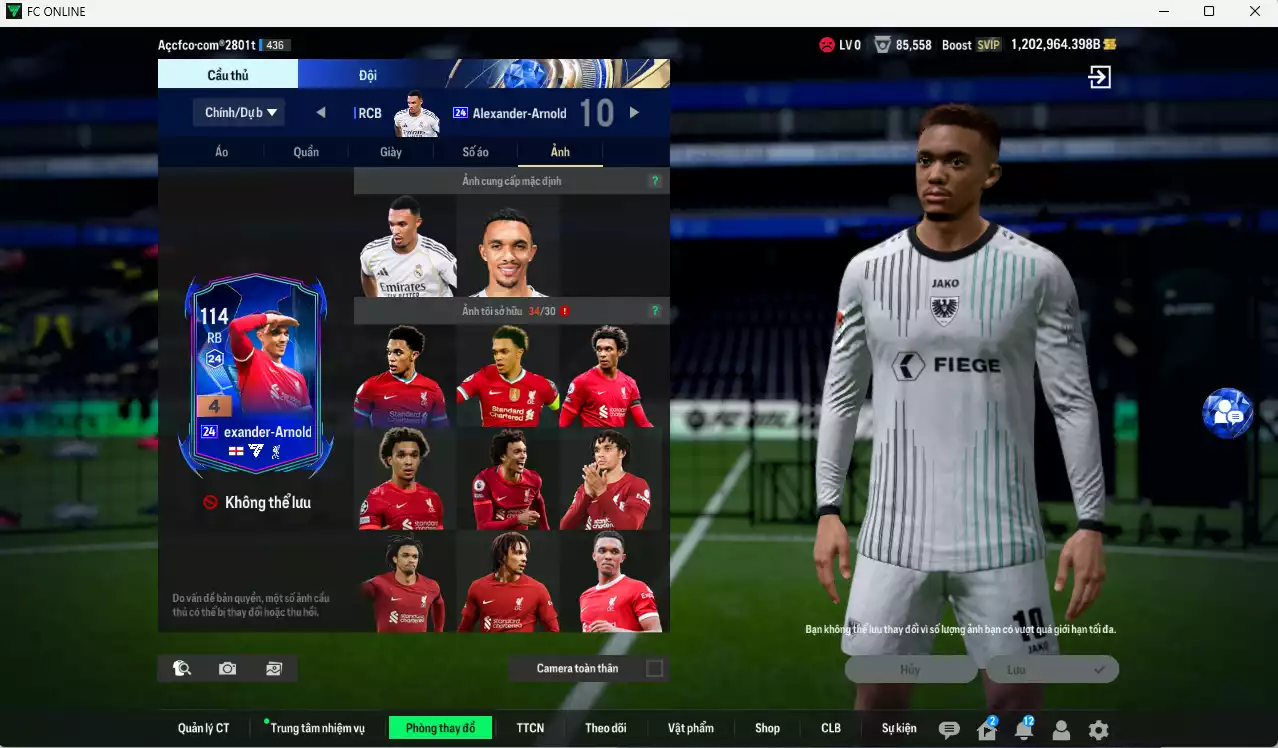Open the settings gear icon
1278x748 pixels.
[1098, 730]
